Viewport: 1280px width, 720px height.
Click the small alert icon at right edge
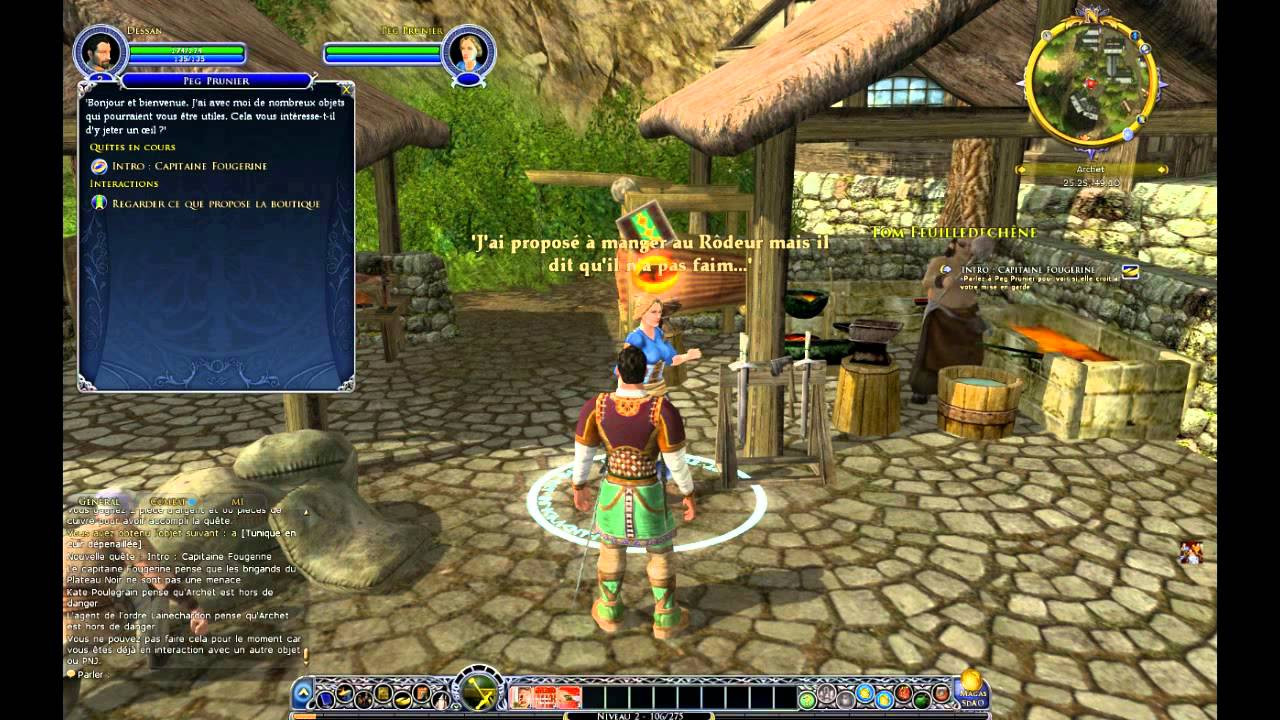[x=1190, y=552]
